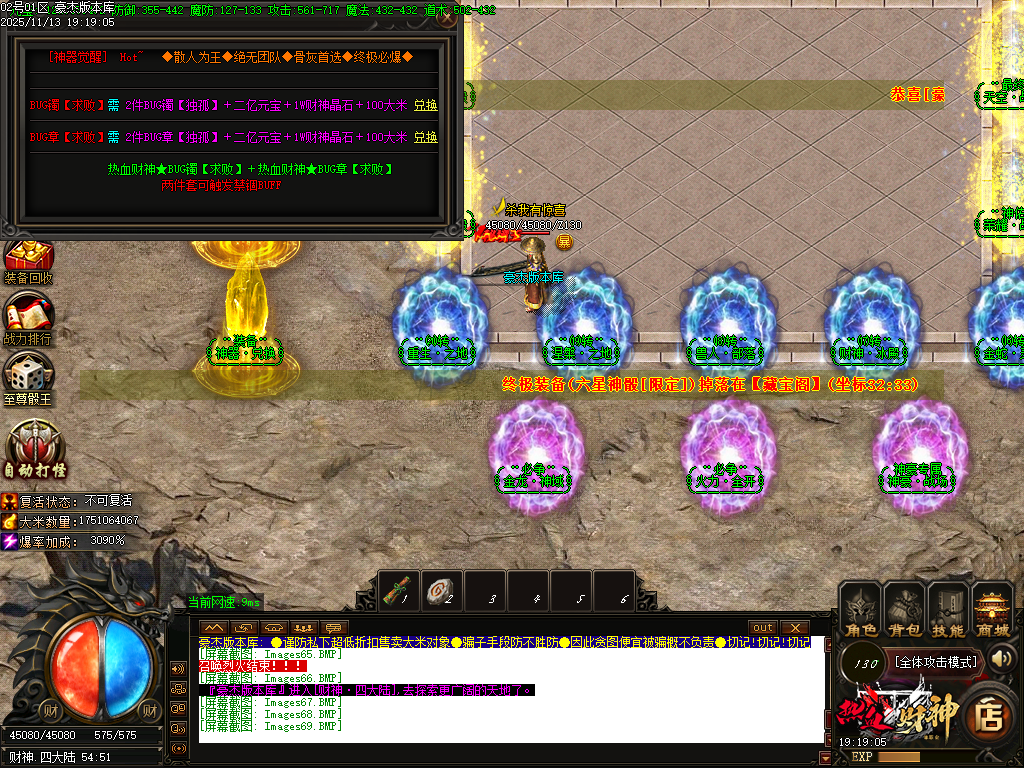
Task: Open 装备回收 equipment recycle icon
Action: point(28,259)
